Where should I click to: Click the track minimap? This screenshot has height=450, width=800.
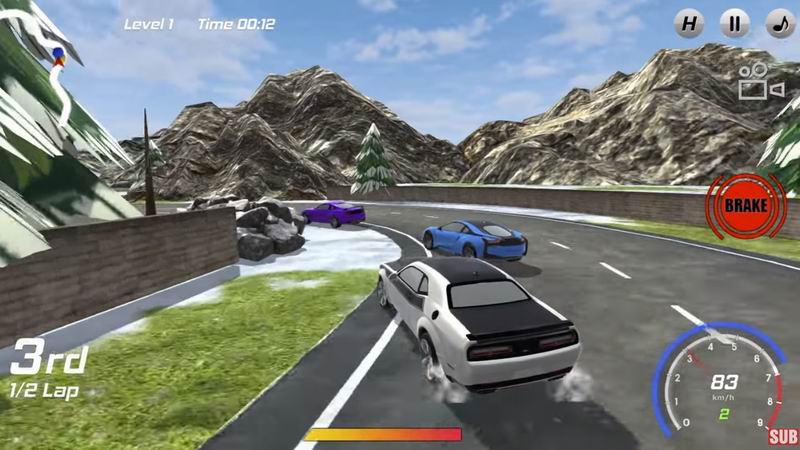(x=57, y=65)
